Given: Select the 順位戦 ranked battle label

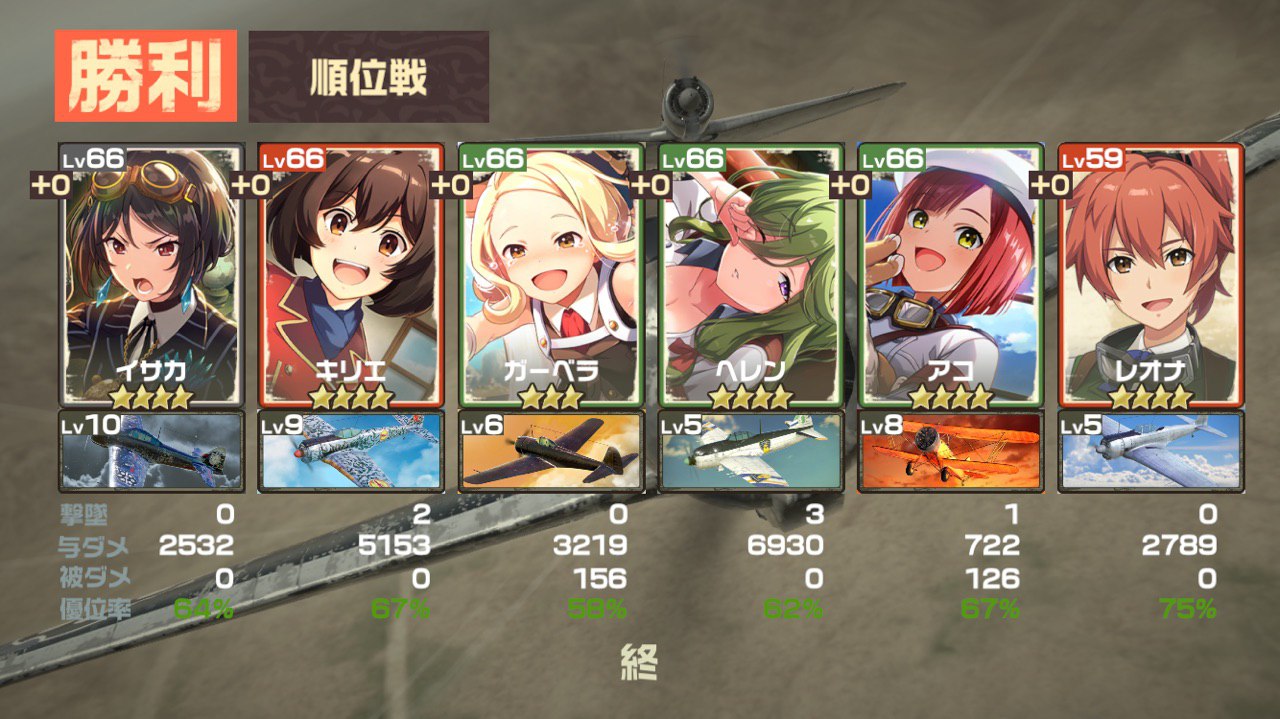Looking at the screenshot, I should coord(369,77).
